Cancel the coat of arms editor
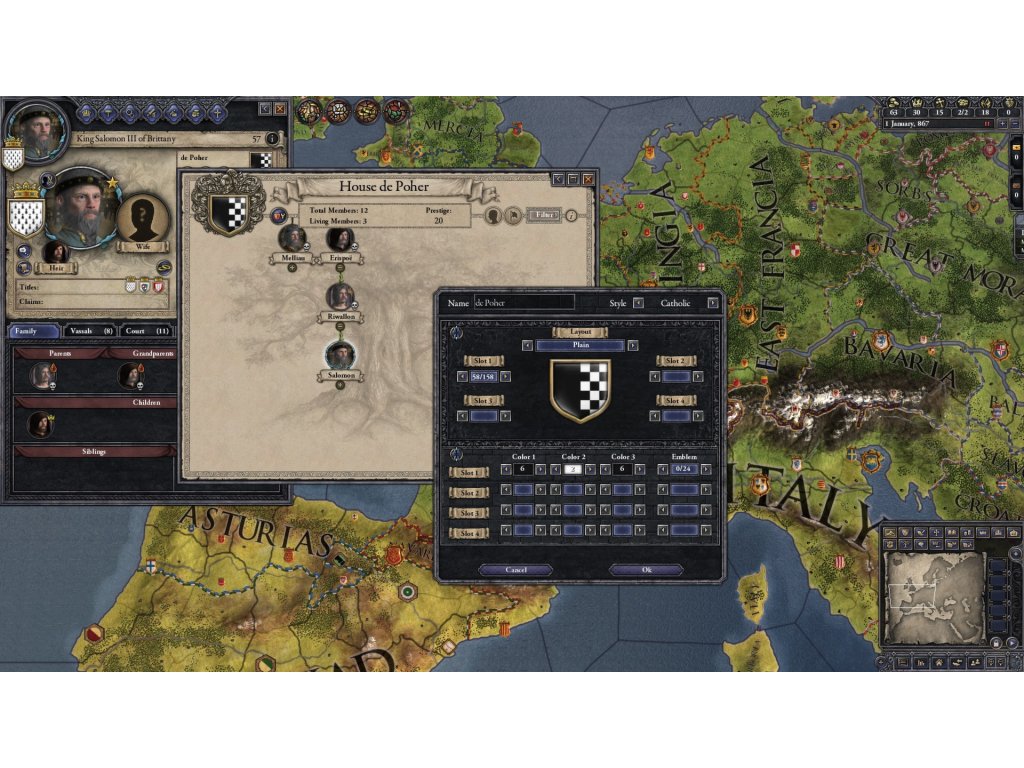Image resolution: width=1024 pixels, height=768 pixels. 515,569
